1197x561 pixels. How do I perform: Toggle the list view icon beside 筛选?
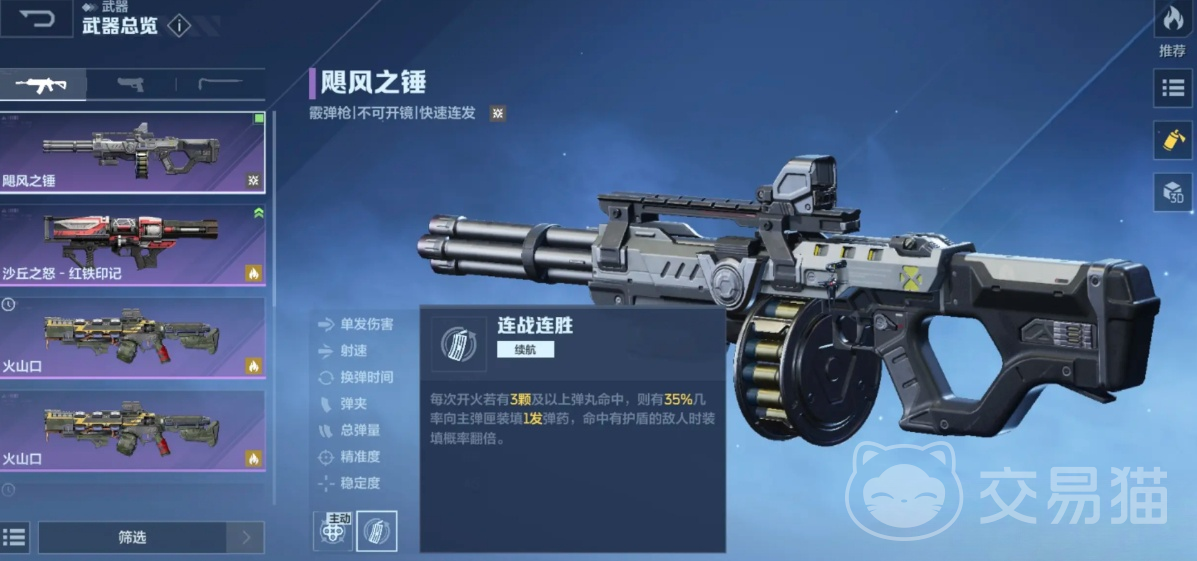(14, 537)
